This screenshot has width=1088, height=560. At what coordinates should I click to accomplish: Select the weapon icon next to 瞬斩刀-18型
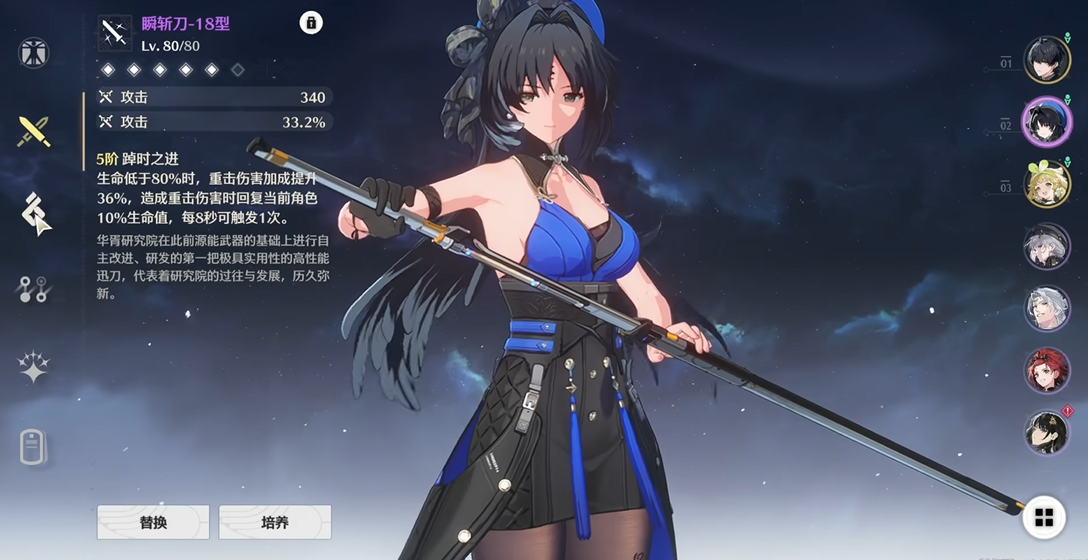114,33
